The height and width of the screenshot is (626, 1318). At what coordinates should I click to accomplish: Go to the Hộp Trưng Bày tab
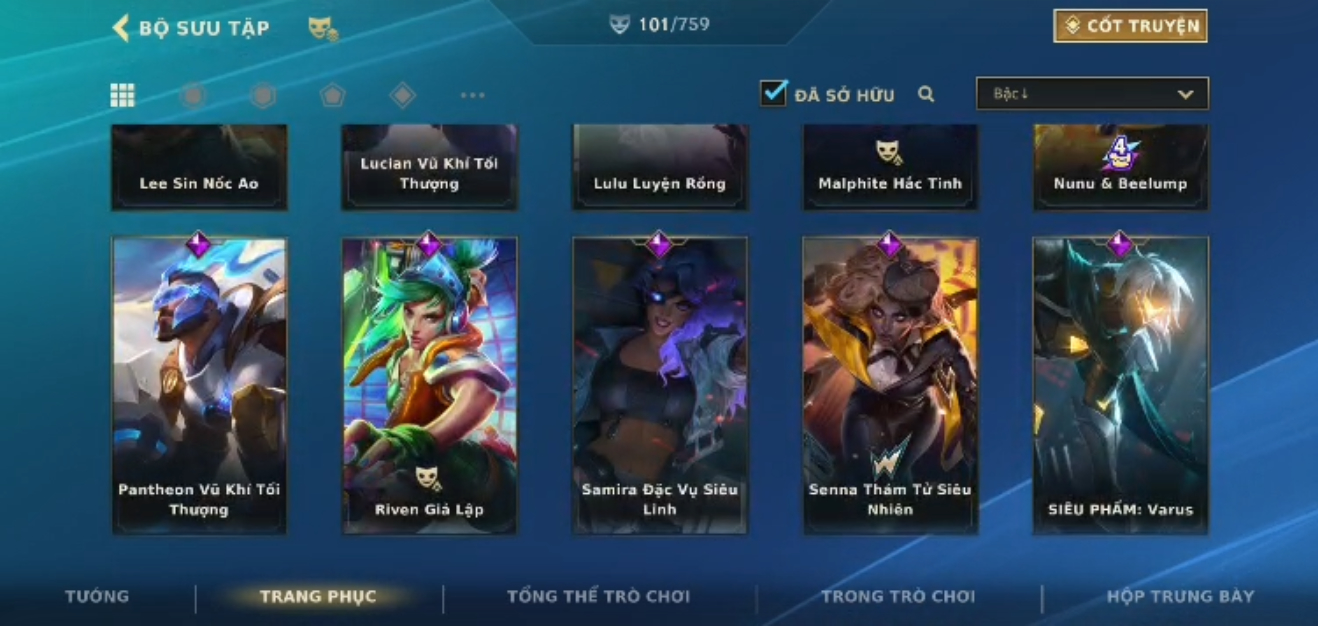(1180, 597)
